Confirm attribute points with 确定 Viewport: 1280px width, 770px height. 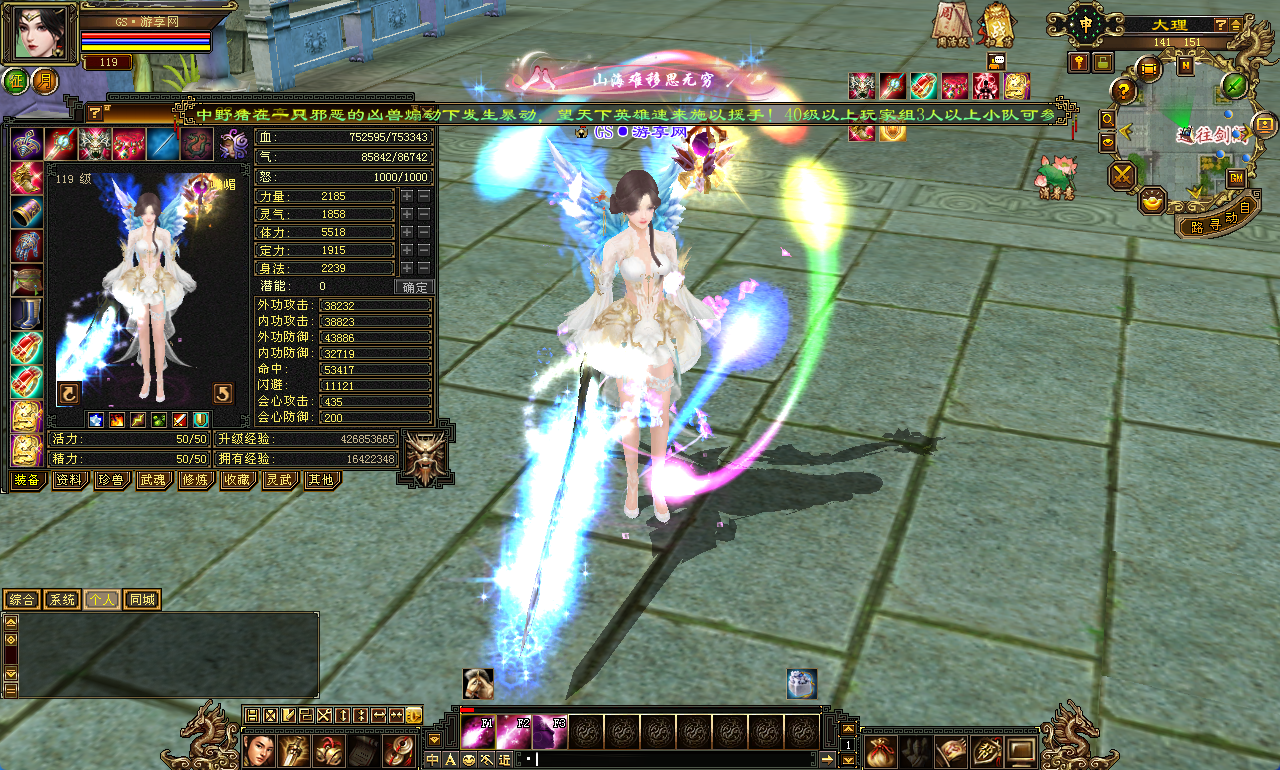point(414,287)
